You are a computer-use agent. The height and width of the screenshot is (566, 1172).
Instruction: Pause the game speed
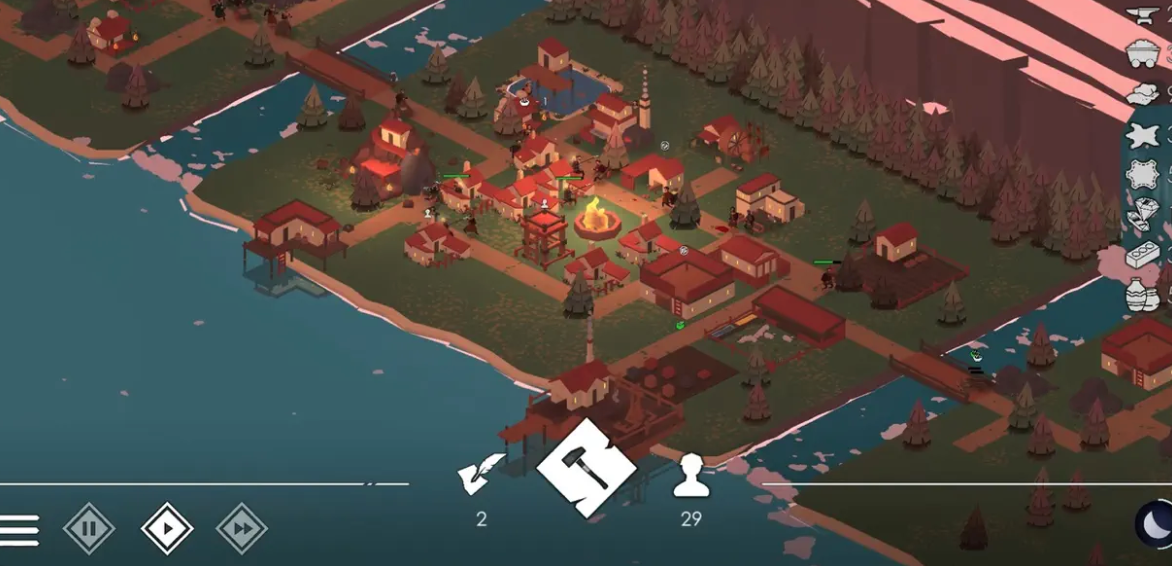89,527
